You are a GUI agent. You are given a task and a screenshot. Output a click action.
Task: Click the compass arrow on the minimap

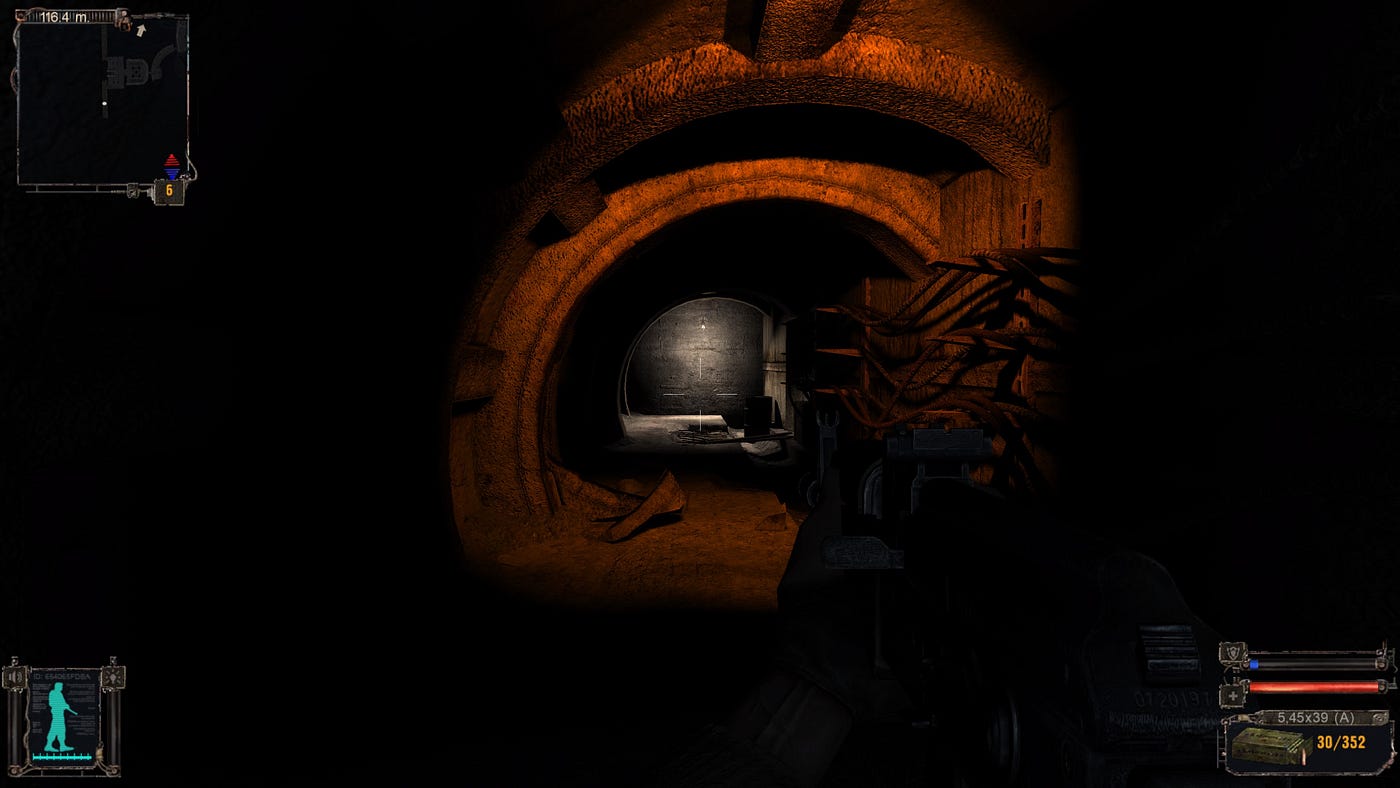pos(141,29)
